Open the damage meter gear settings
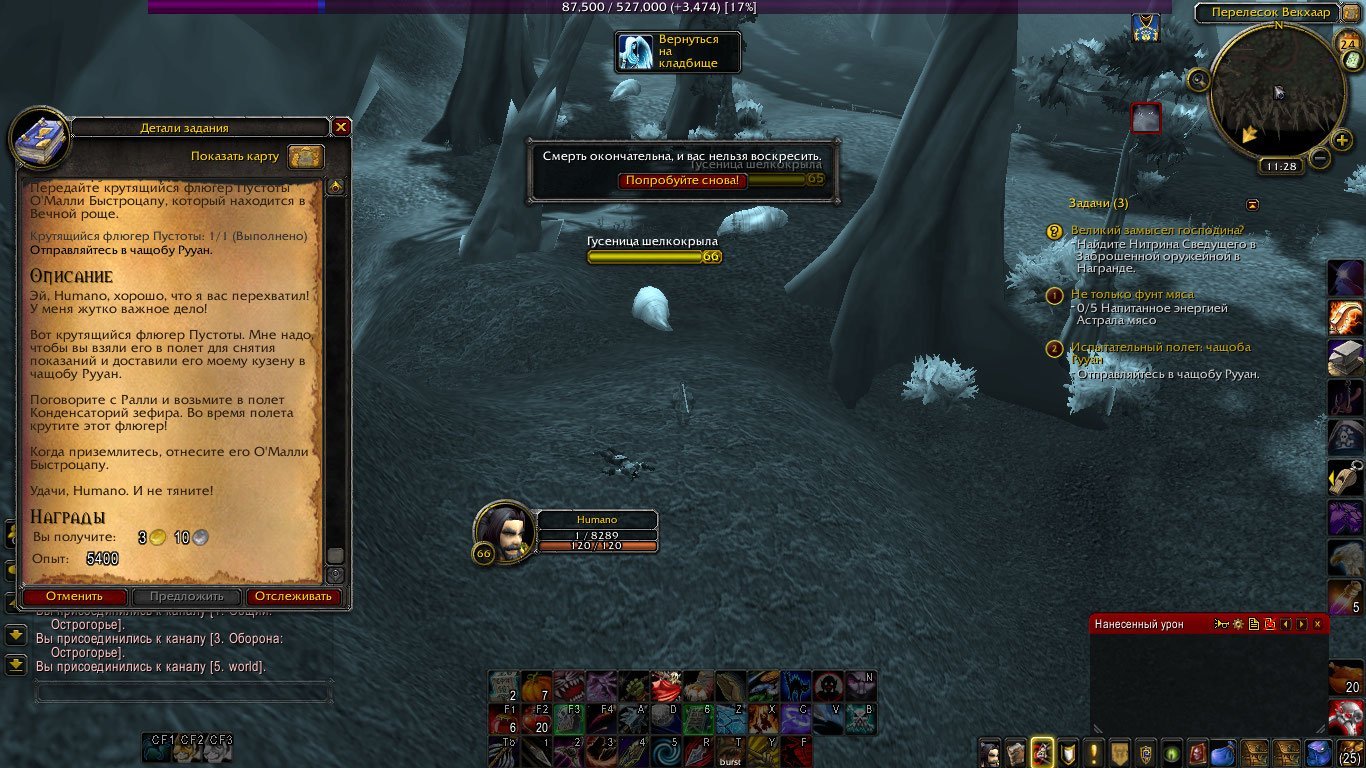This screenshot has height=768, width=1366. point(1238,624)
